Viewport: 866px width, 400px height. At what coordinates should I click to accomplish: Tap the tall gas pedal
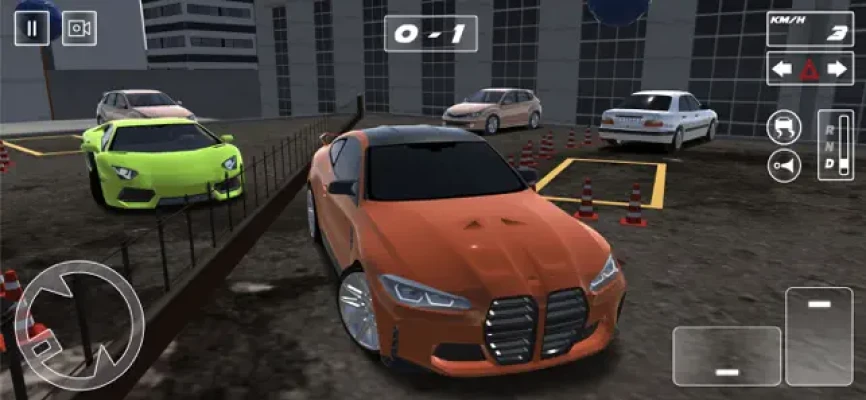click(x=819, y=336)
